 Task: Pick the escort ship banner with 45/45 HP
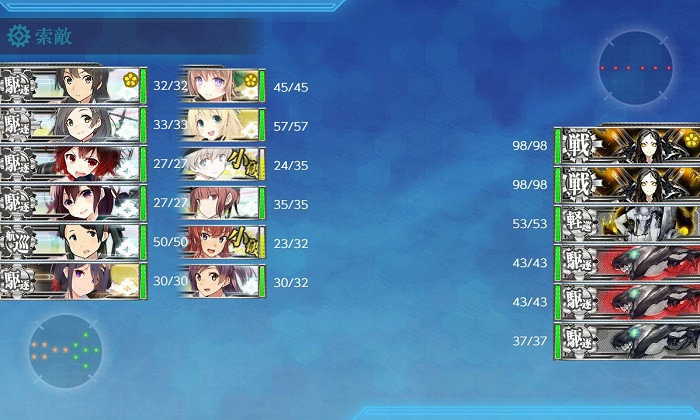222,86
